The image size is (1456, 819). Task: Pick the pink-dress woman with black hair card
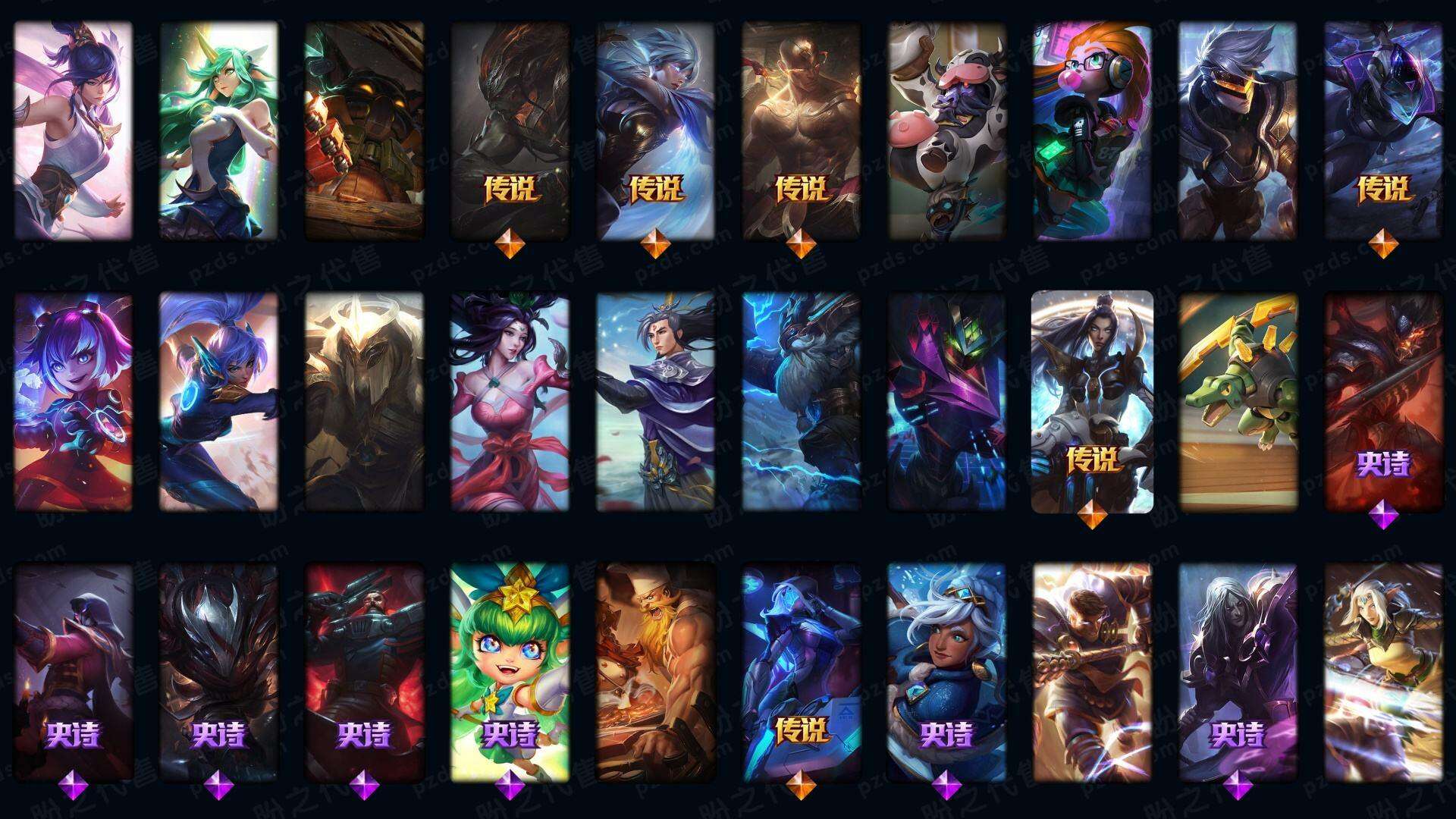click(510, 402)
